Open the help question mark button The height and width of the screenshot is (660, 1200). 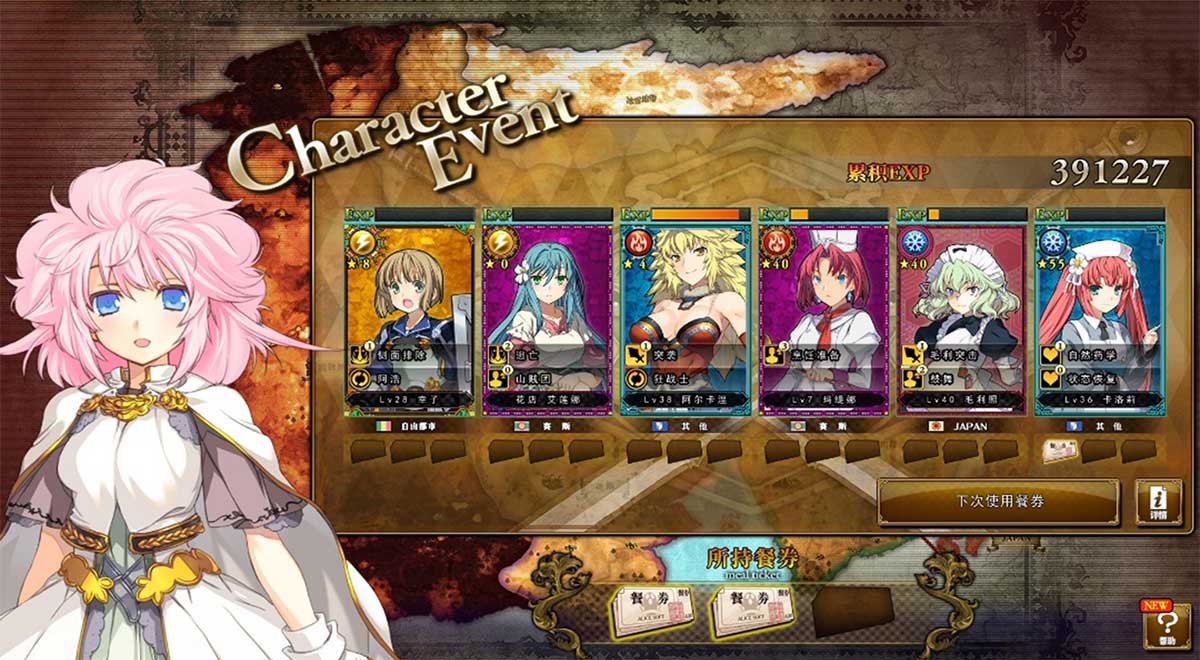(x=1166, y=626)
